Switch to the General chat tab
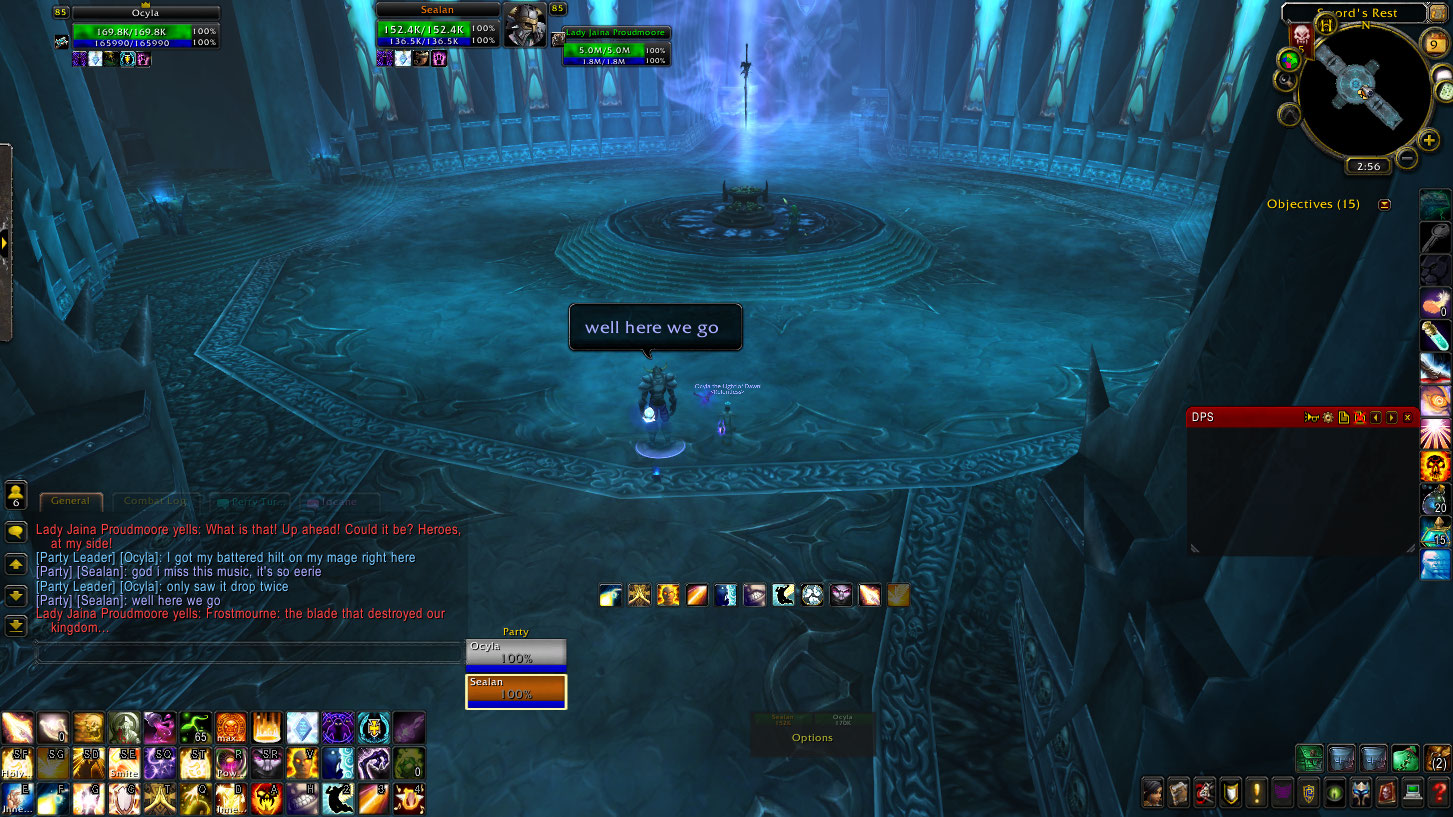 (70, 501)
